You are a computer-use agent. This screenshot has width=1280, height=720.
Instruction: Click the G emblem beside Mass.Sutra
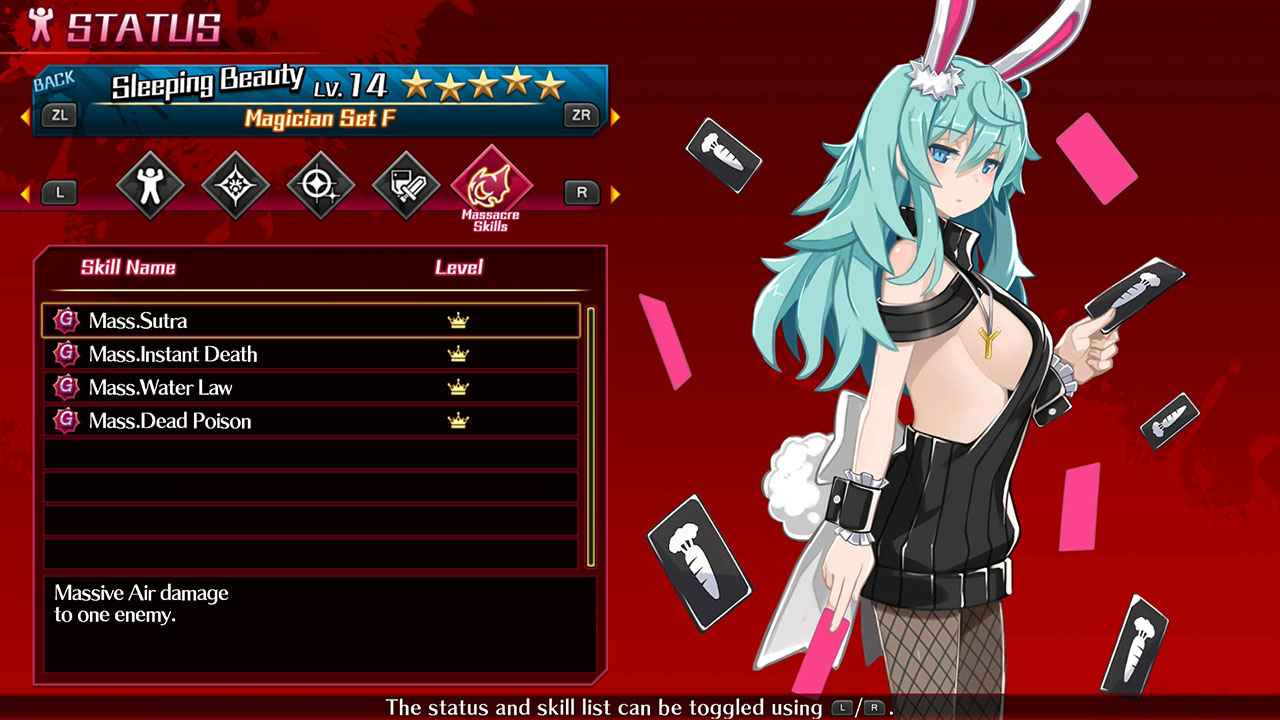[64, 320]
